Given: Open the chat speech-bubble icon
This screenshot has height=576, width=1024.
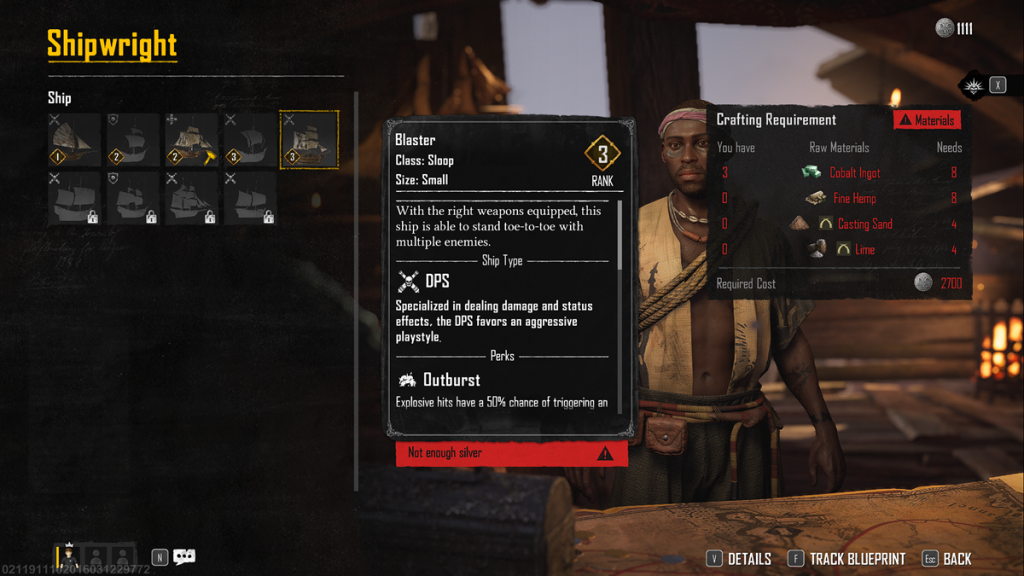Looking at the screenshot, I should [x=184, y=557].
